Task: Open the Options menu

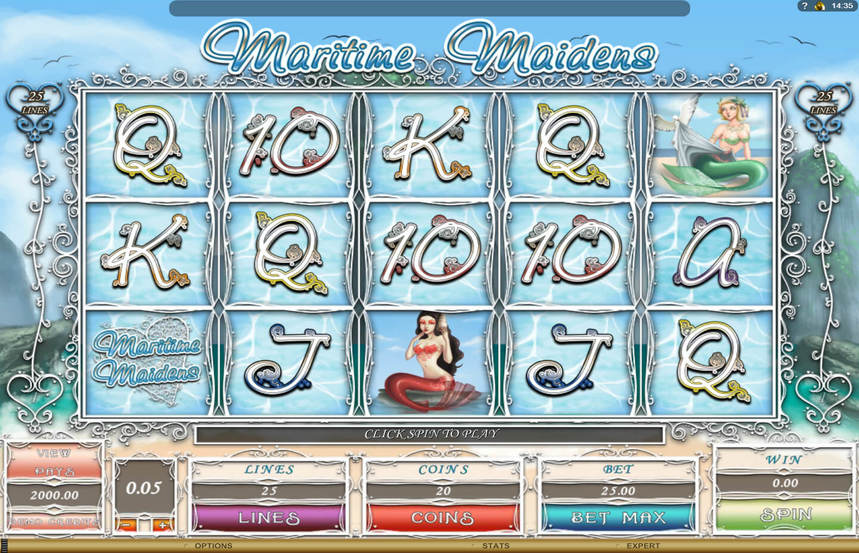Action: (x=213, y=546)
